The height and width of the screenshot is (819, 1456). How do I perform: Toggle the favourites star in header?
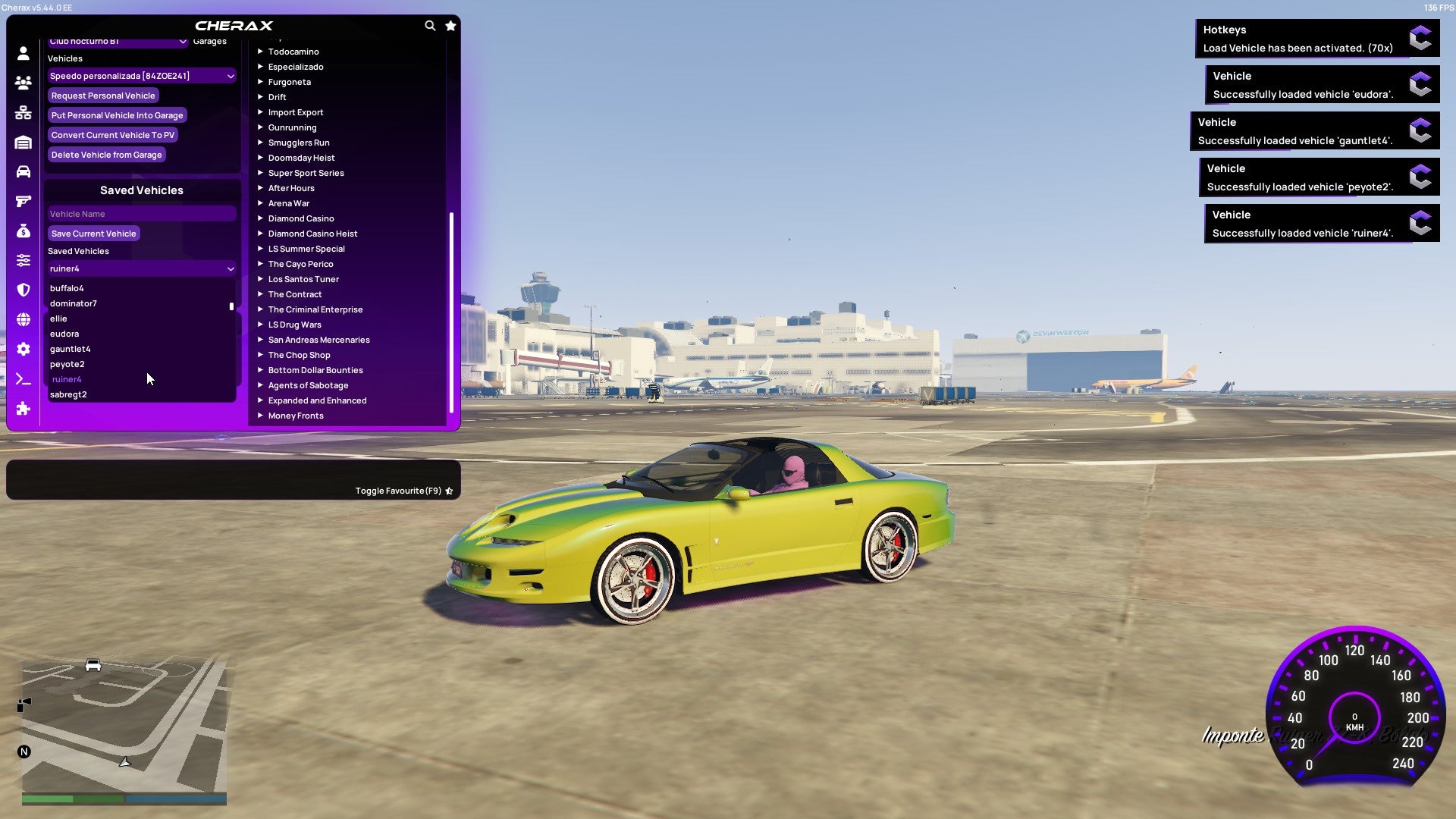[450, 25]
